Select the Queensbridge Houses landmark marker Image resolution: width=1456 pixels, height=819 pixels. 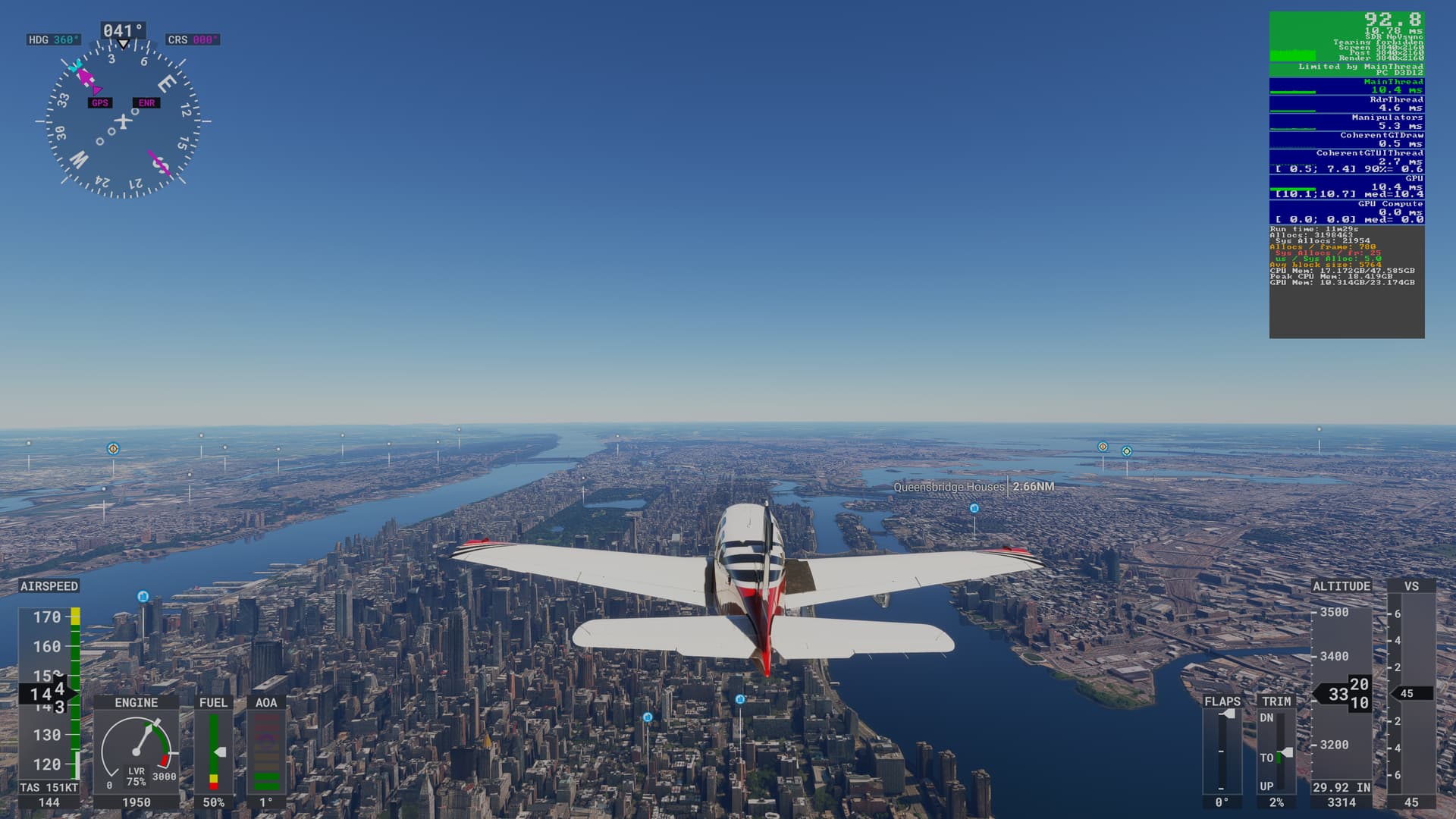pos(974,508)
